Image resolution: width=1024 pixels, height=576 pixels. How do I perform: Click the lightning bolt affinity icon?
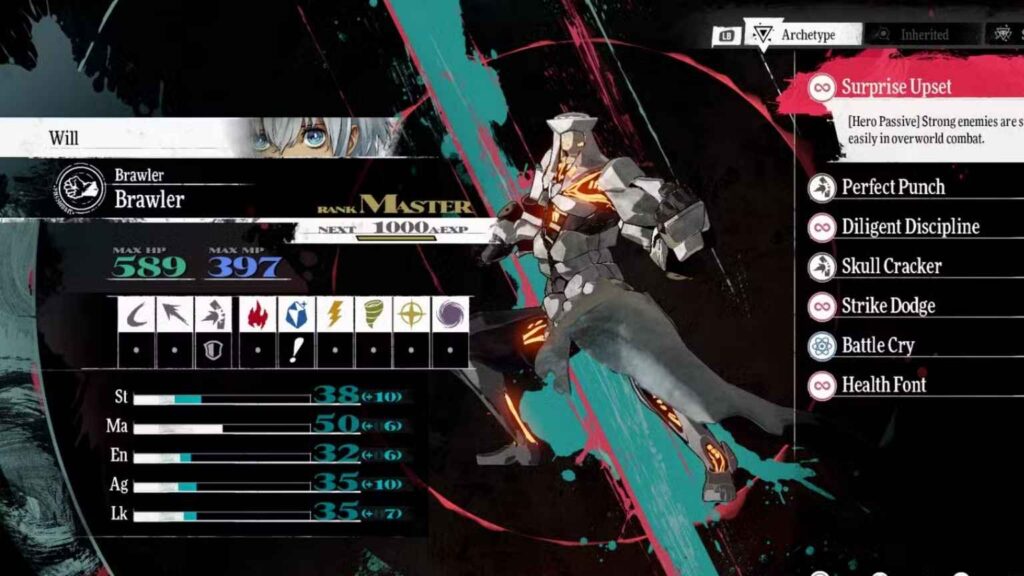pyautogui.click(x=334, y=314)
